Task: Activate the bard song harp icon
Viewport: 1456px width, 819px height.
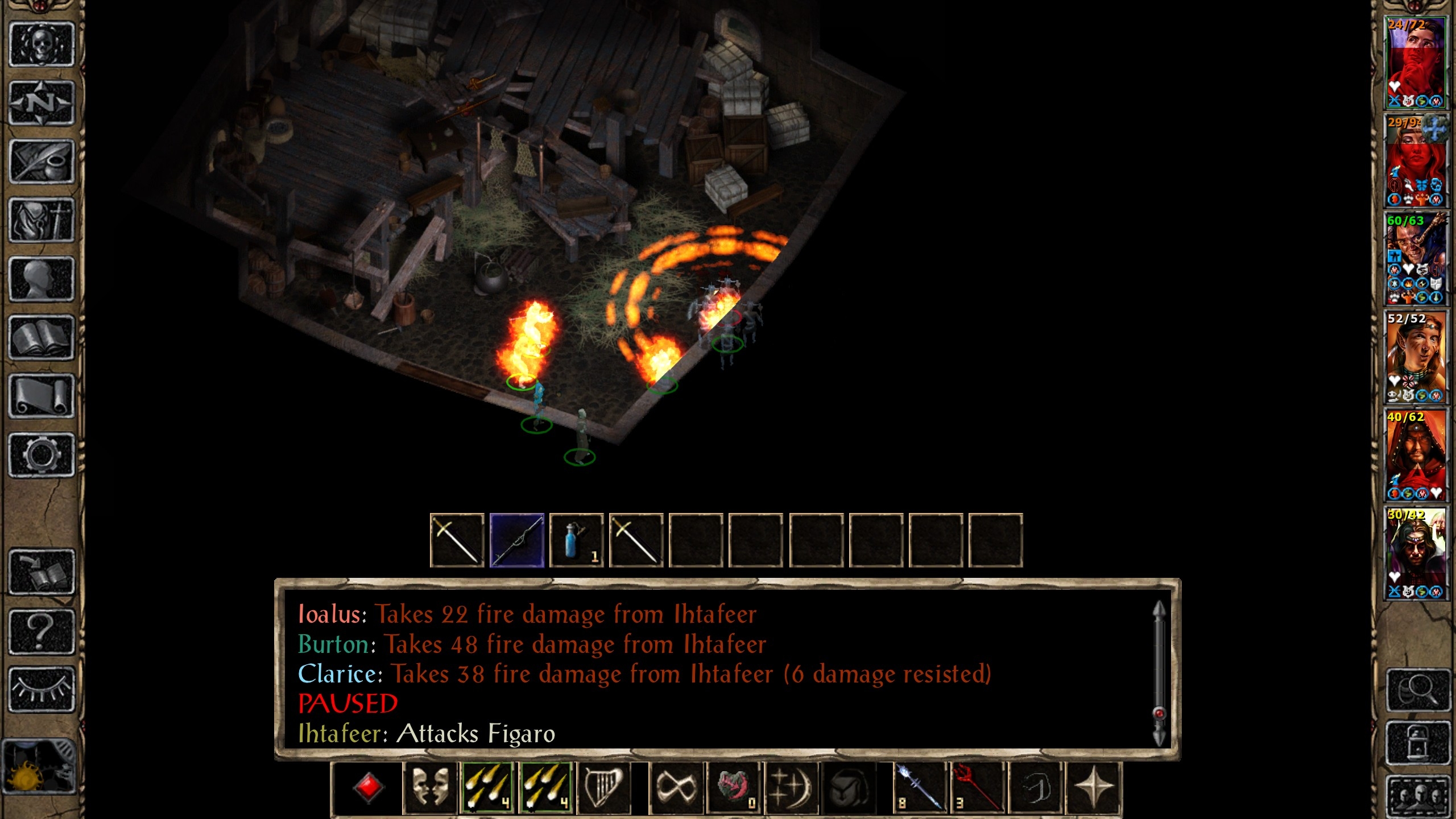Action: (x=604, y=788)
